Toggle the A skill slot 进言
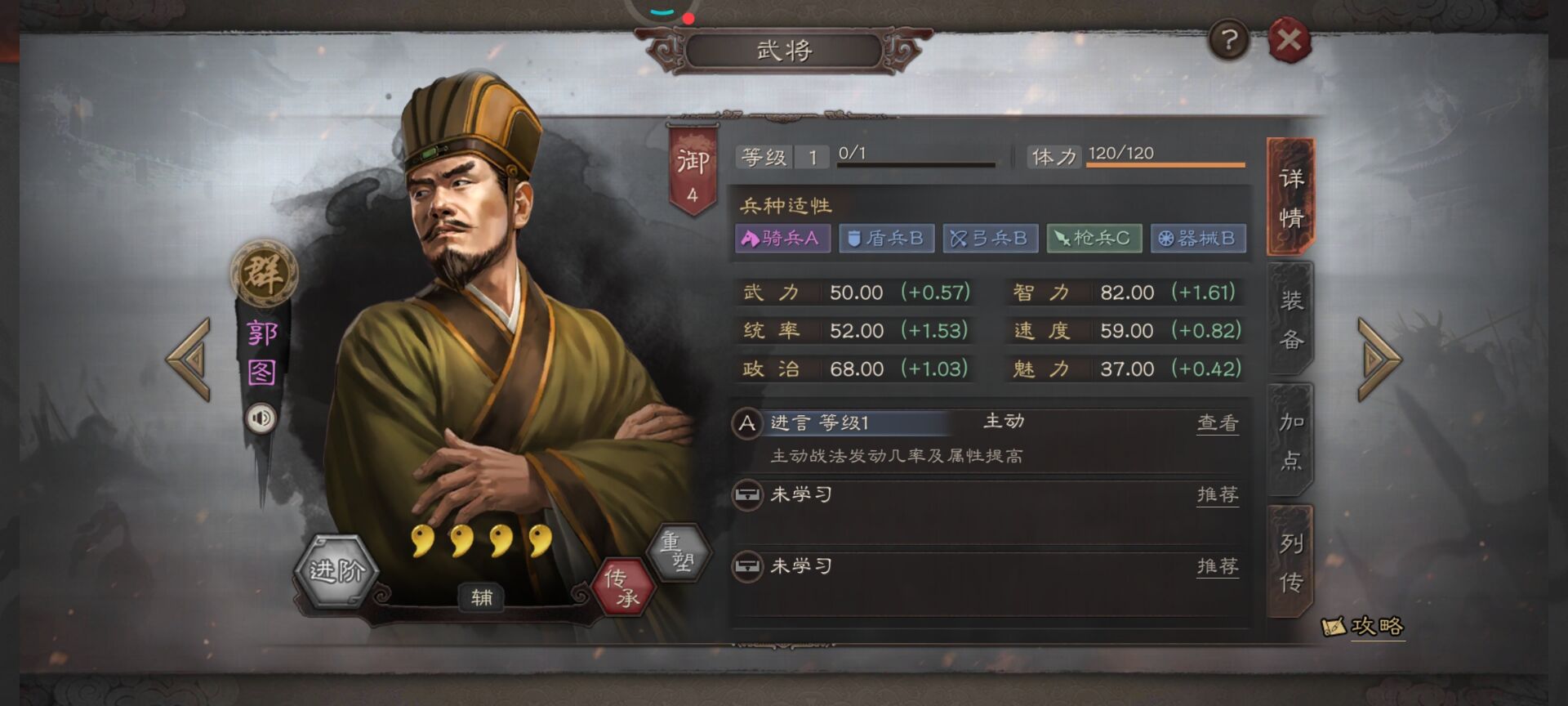This screenshot has width=1568, height=706. coord(746,422)
